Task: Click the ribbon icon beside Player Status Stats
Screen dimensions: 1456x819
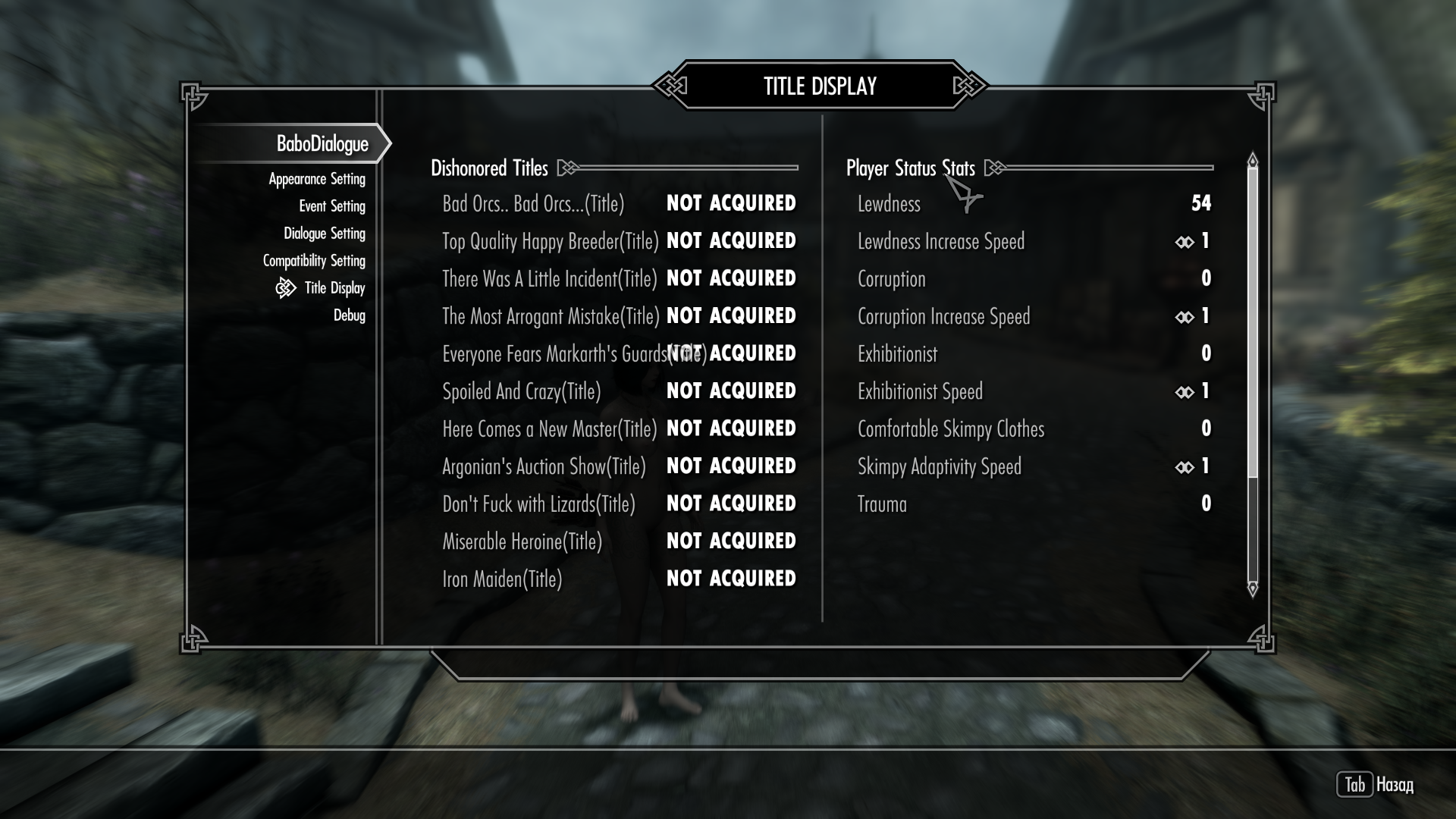Action: [x=994, y=168]
